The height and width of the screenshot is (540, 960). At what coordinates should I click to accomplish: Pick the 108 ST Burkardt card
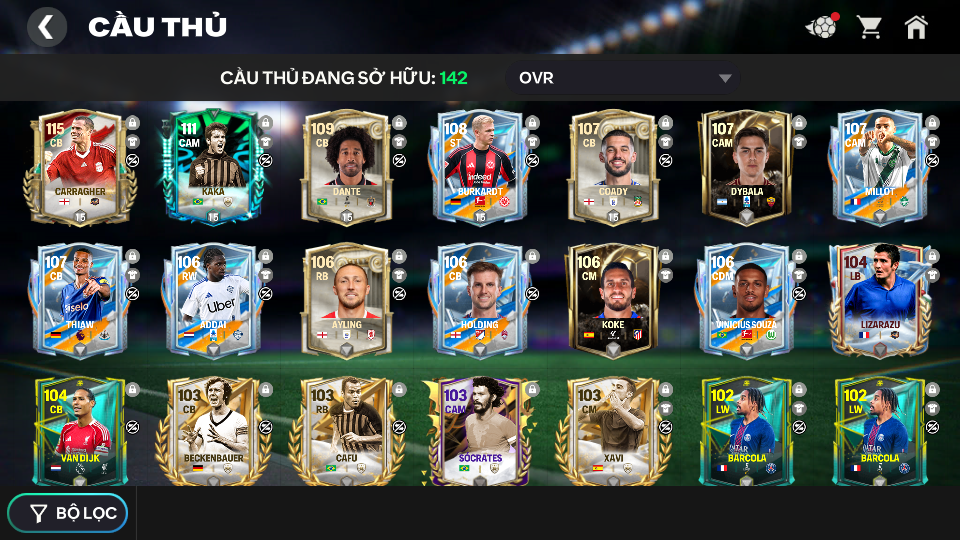click(478, 168)
